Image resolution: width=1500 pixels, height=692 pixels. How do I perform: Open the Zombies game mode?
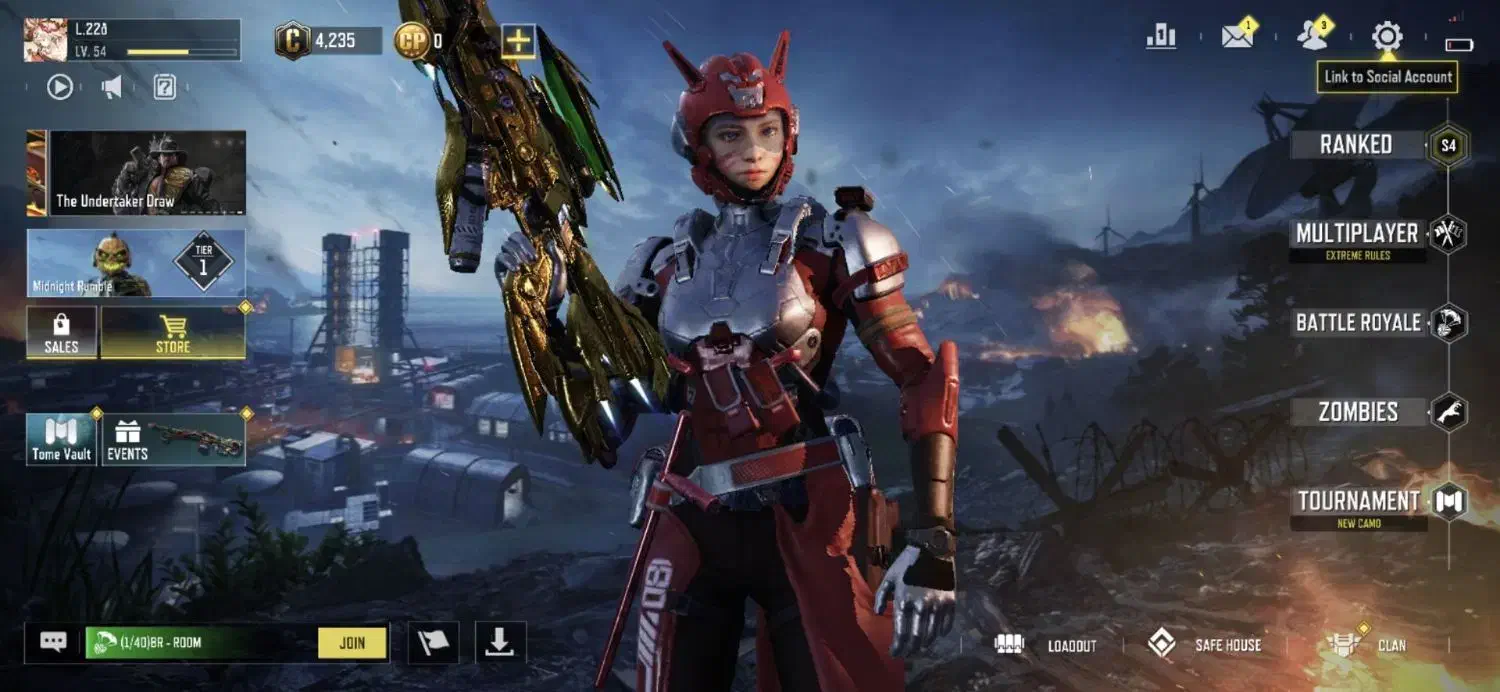[1358, 411]
